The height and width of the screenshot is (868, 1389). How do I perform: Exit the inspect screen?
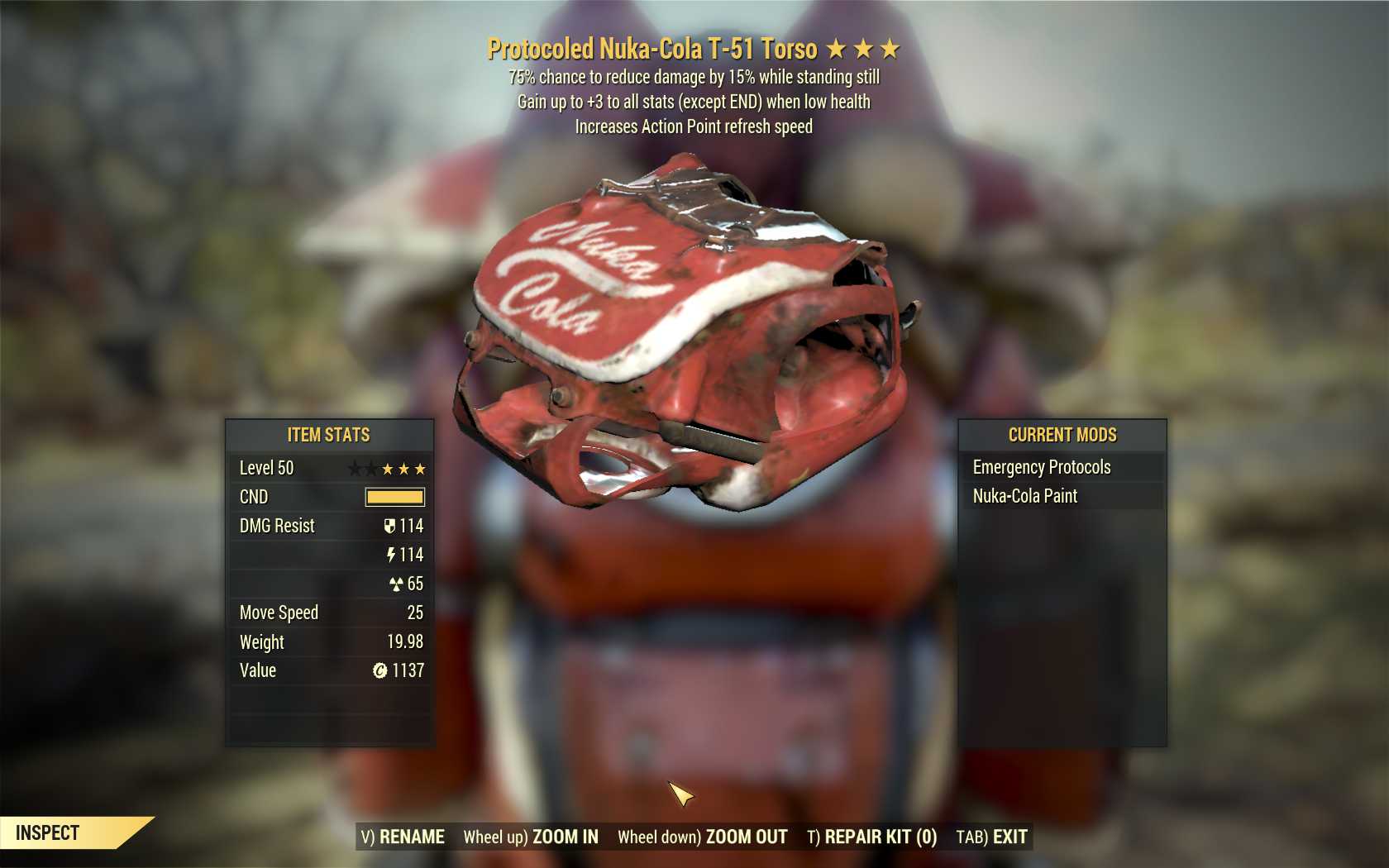(x=991, y=837)
